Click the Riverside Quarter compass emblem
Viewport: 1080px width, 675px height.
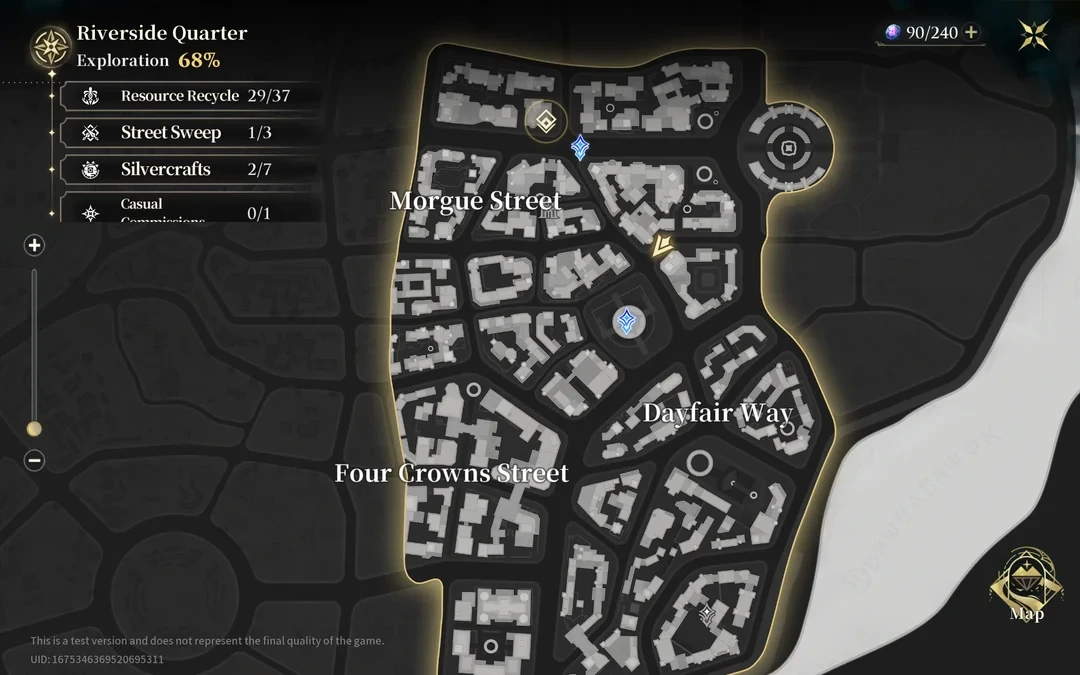(50, 46)
